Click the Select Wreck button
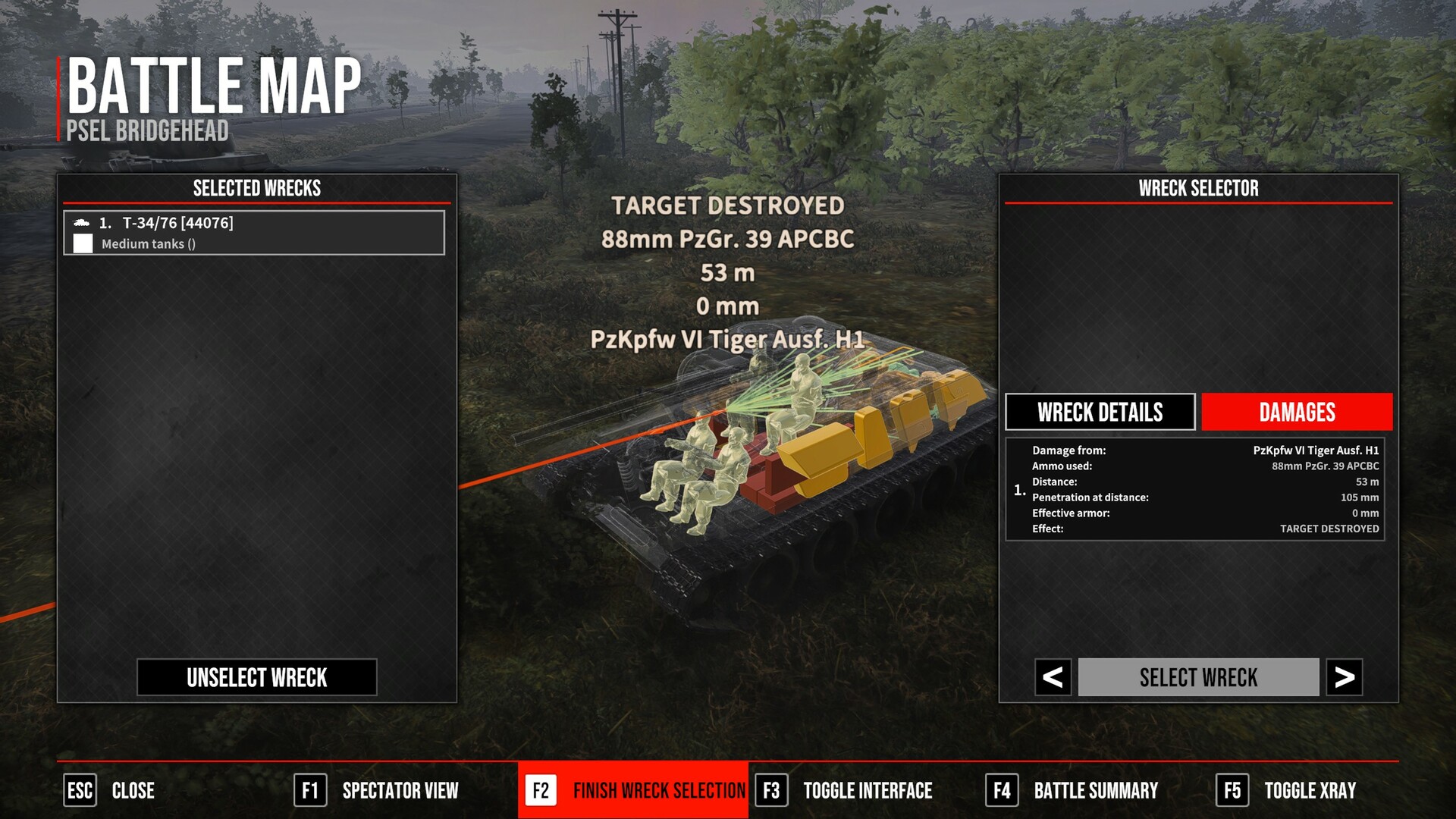Image resolution: width=1456 pixels, height=819 pixels. click(x=1198, y=677)
